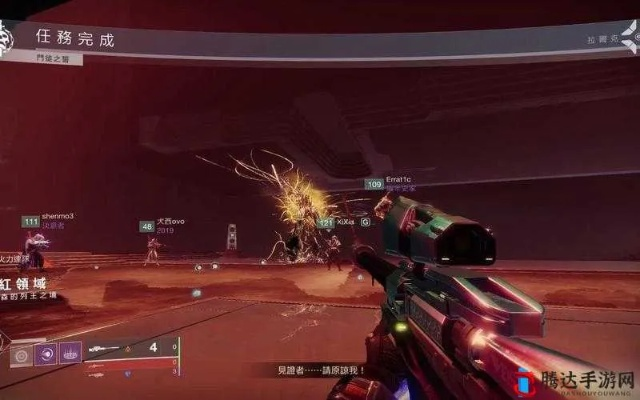The width and height of the screenshot is (640, 400).
Task: Choose the purple class ability icon
Action: [x=70, y=351]
